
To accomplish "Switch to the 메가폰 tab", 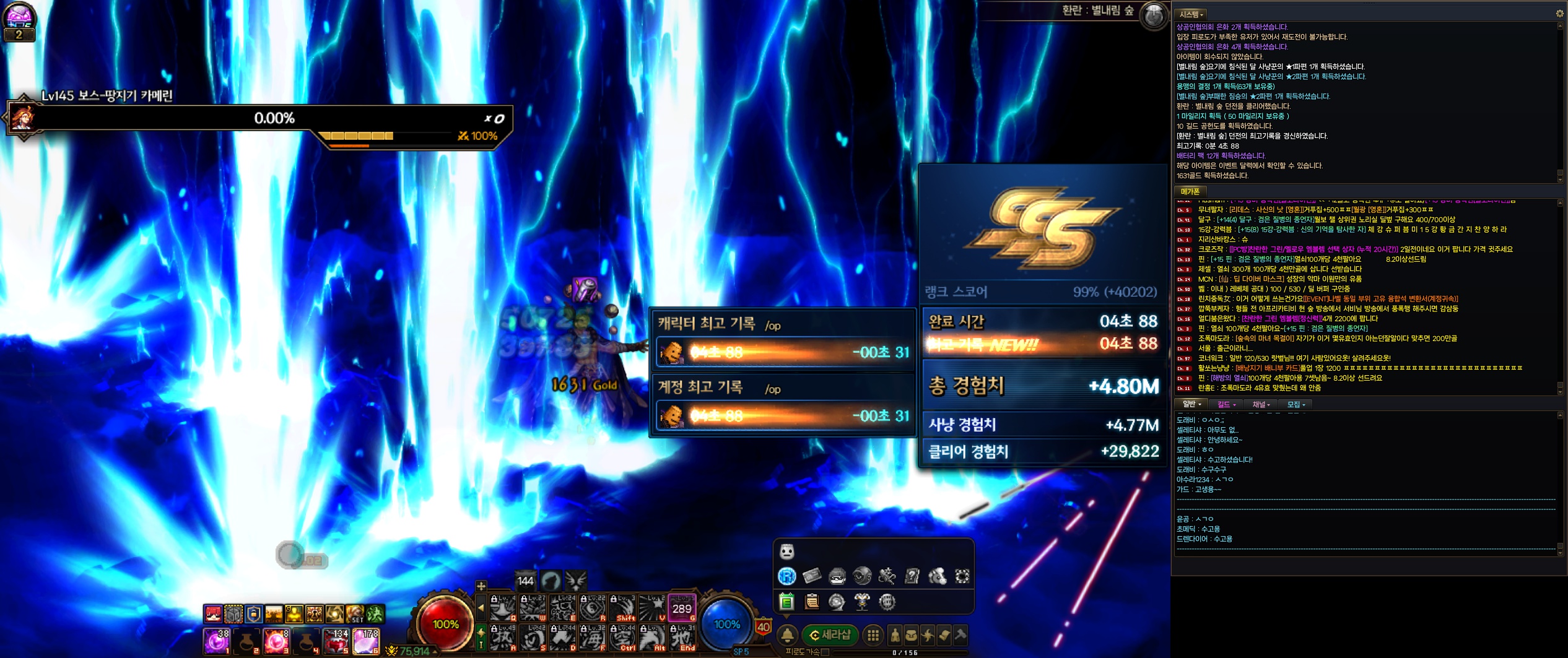I will [1190, 192].
